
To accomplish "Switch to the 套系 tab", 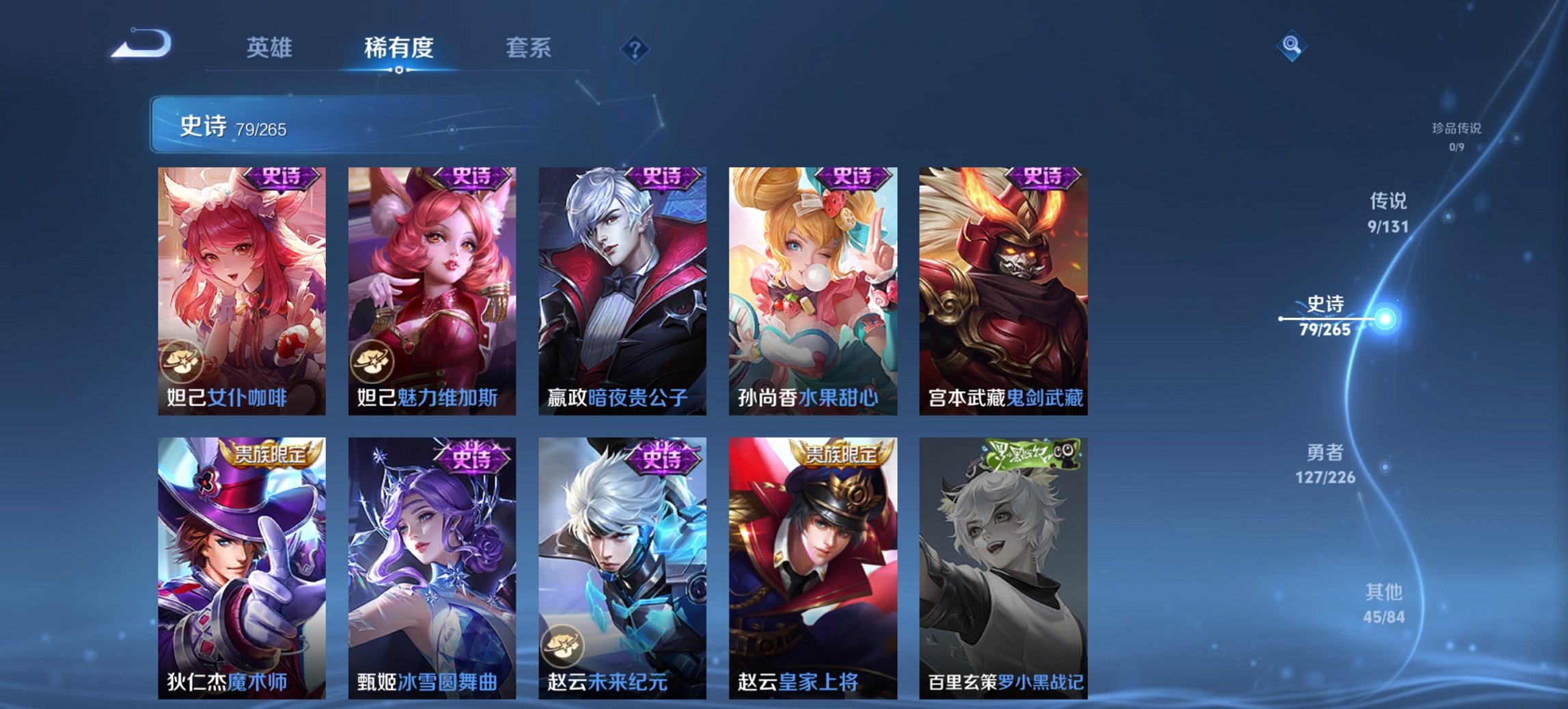I will (528, 48).
